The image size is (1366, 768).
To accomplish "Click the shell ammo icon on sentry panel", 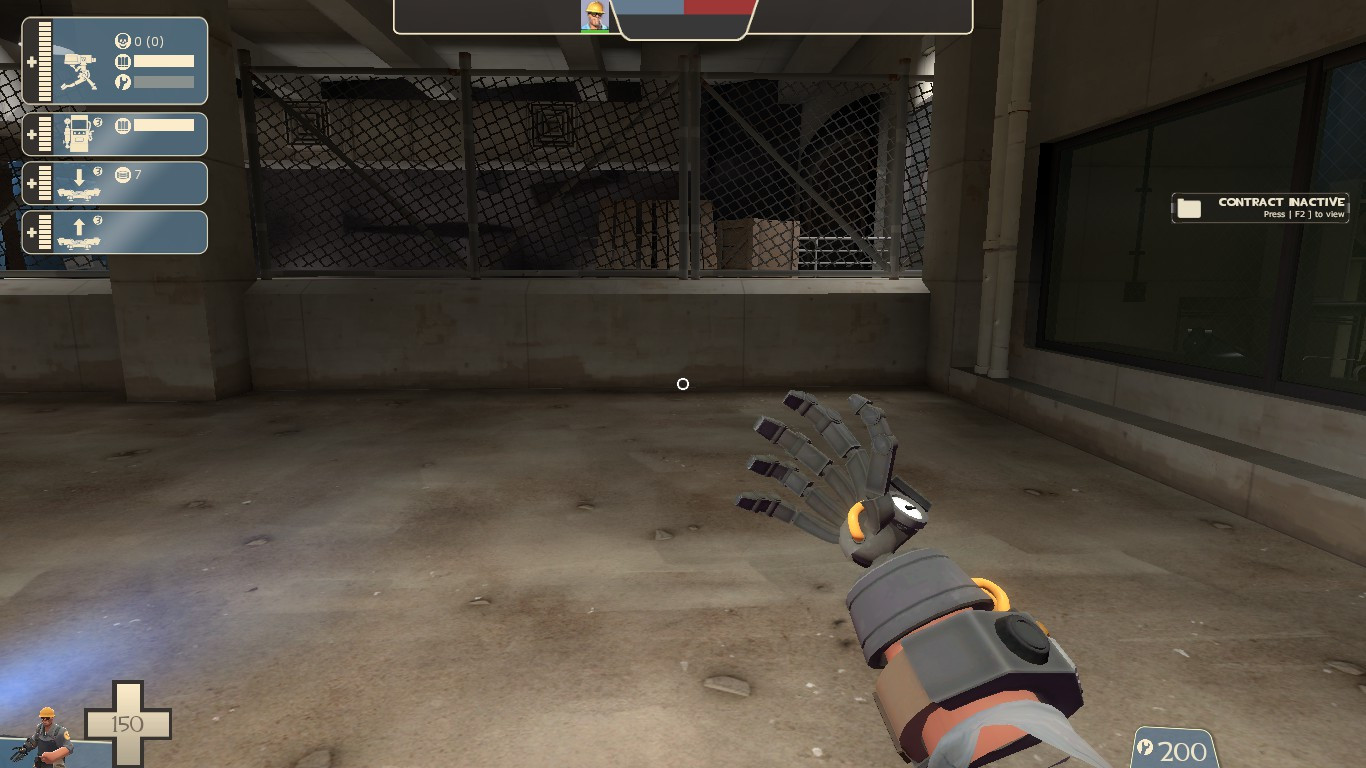I will click(x=123, y=61).
